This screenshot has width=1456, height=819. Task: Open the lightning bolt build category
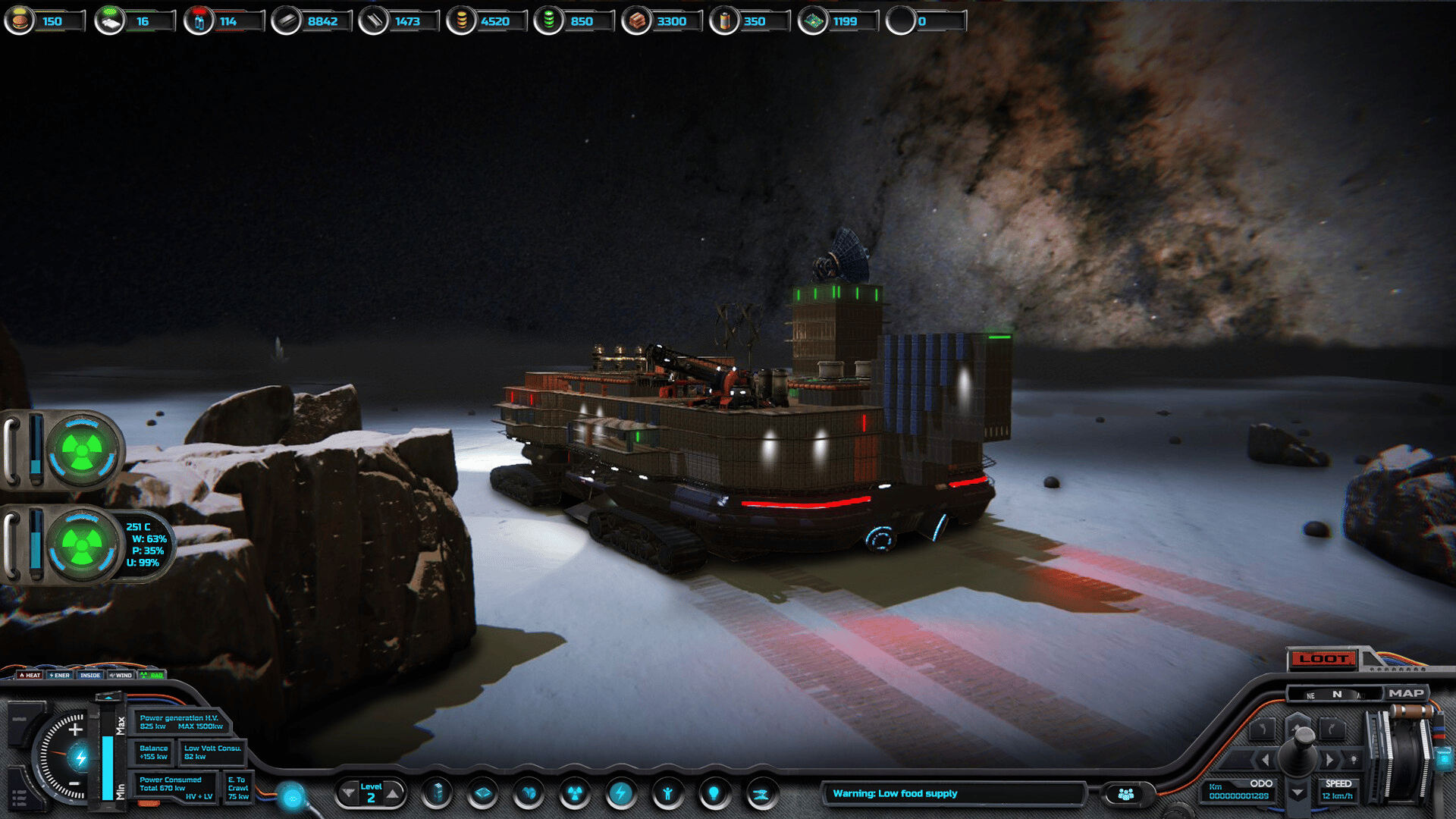[x=621, y=794]
